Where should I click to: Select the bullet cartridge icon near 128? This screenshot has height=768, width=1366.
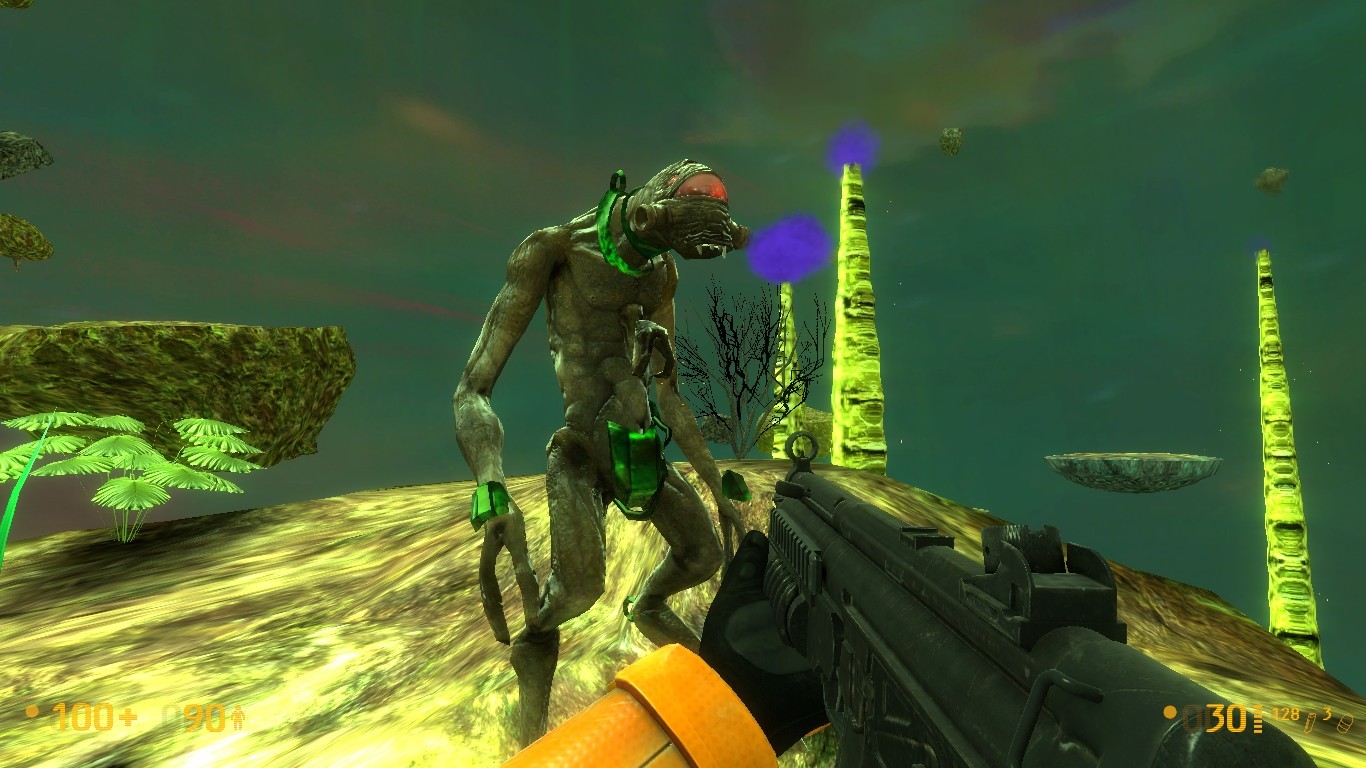coord(1310,722)
